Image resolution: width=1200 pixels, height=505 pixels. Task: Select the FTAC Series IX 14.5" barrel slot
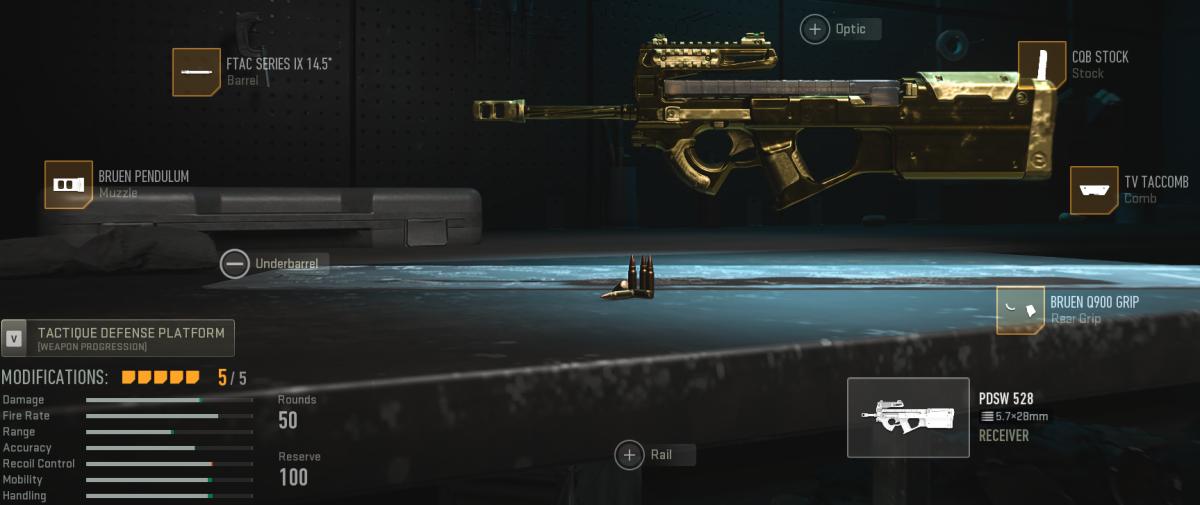(197, 72)
